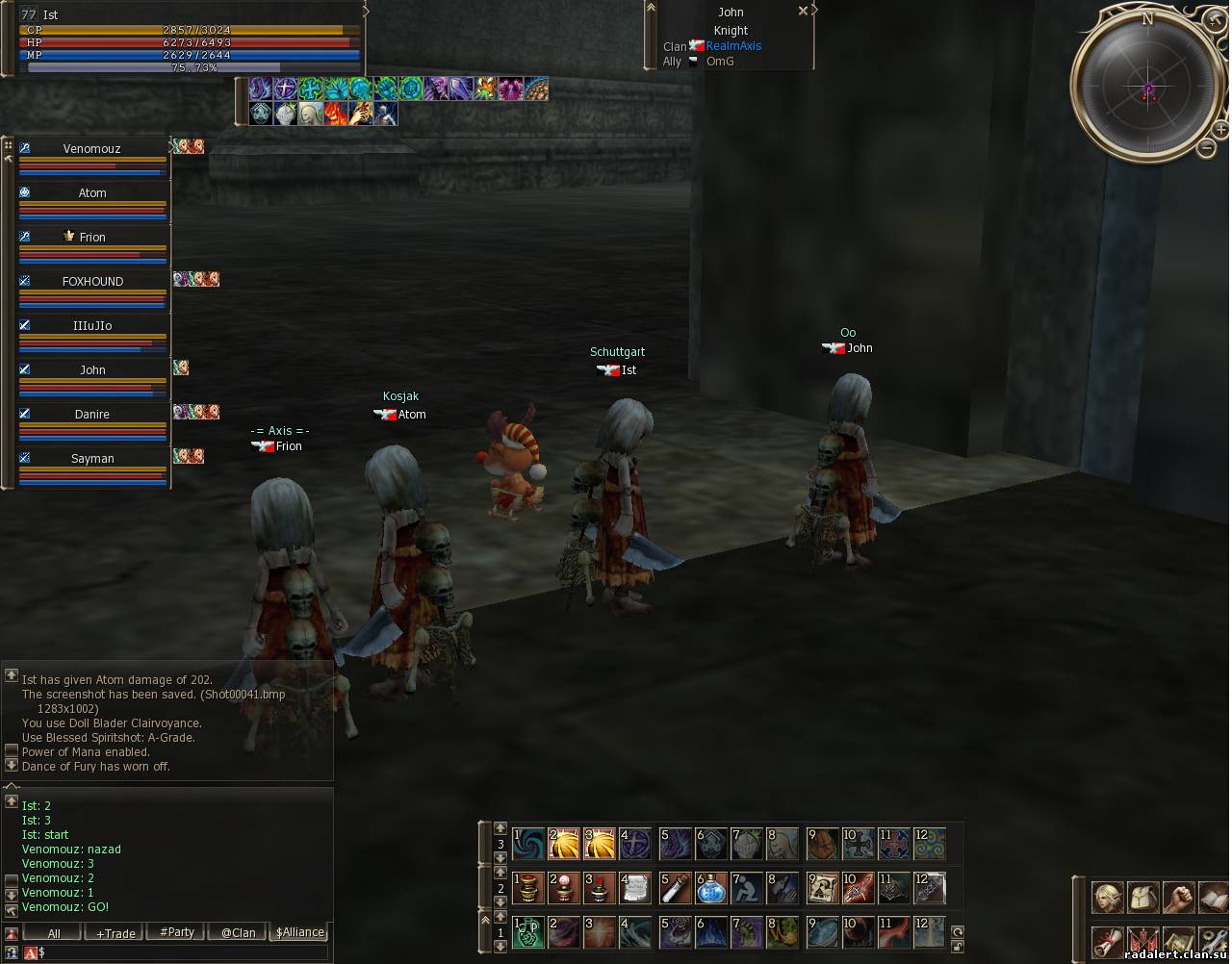1232x964 pixels.
Task: Open the actions fist icon
Action: (1178, 898)
